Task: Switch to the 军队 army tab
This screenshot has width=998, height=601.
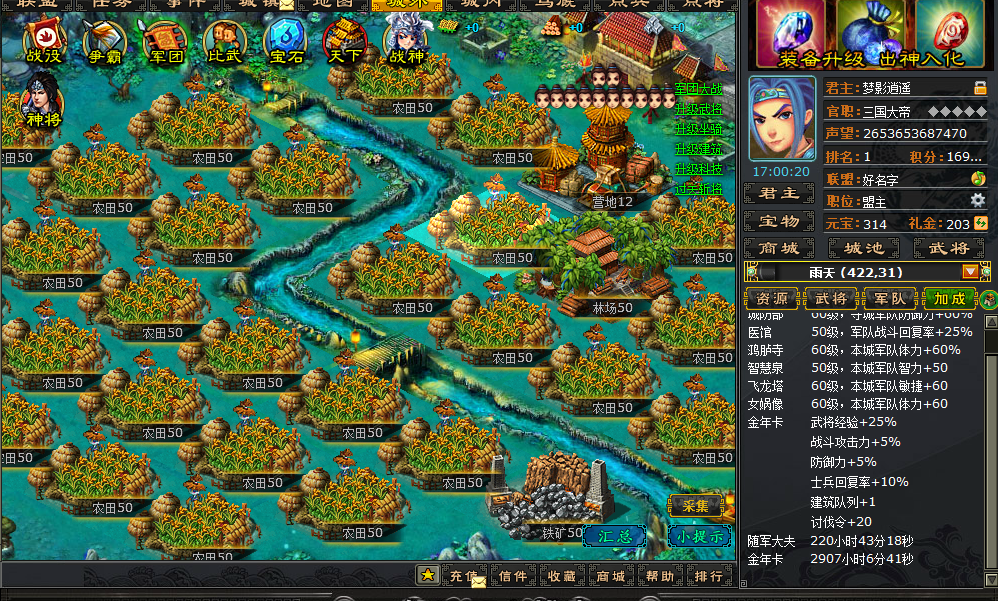Action: (x=890, y=298)
